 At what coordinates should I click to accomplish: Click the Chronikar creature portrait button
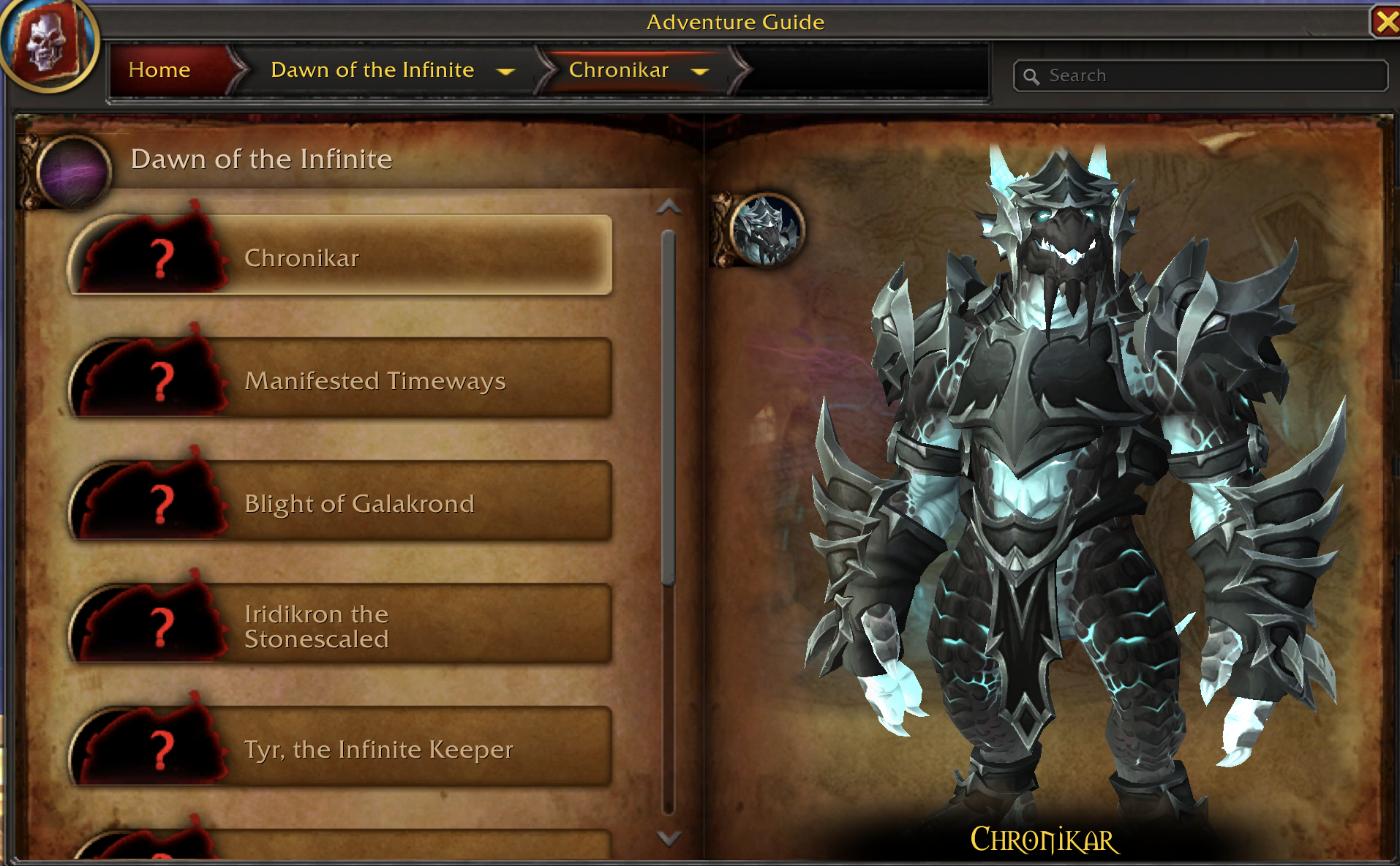click(766, 230)
